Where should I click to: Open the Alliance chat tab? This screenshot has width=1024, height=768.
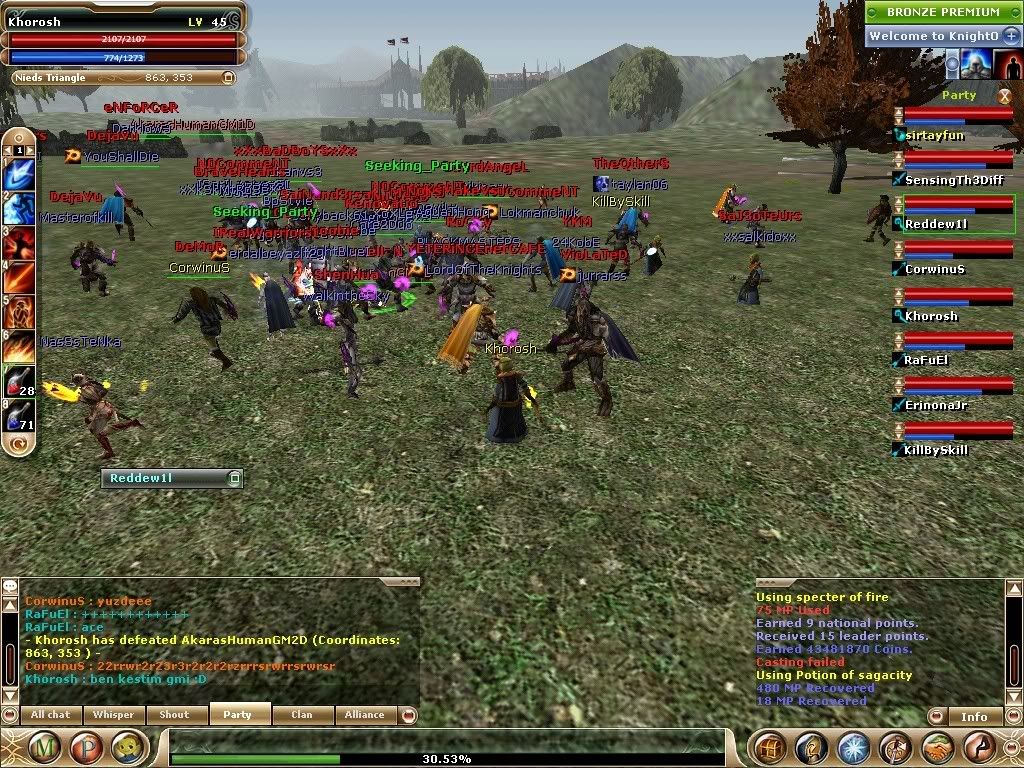coord(364,714)
